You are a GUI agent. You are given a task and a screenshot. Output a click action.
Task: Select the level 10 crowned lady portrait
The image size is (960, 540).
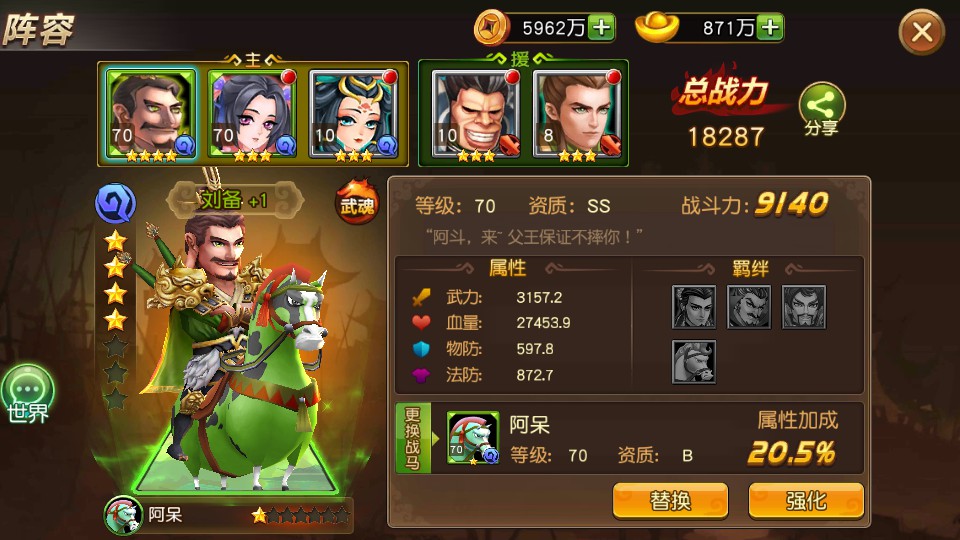pyautogui.click(x=345, y=114)
